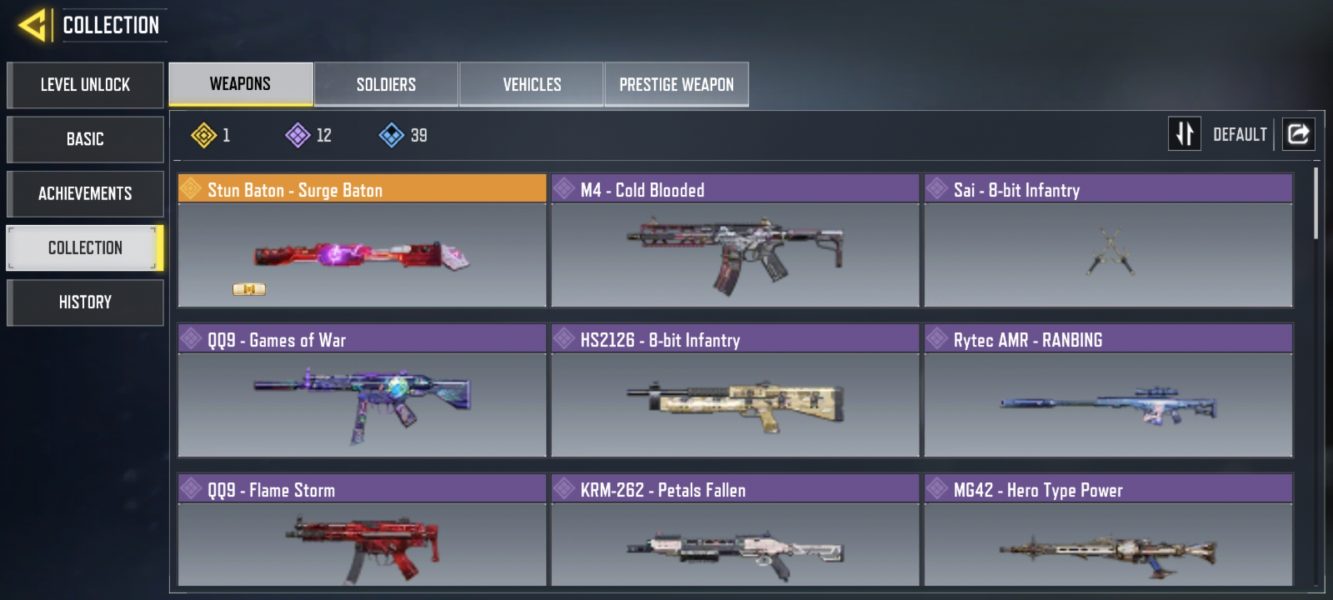Select the Collection side menu entry
This screenshot has height=600, width=1333.
85,248
